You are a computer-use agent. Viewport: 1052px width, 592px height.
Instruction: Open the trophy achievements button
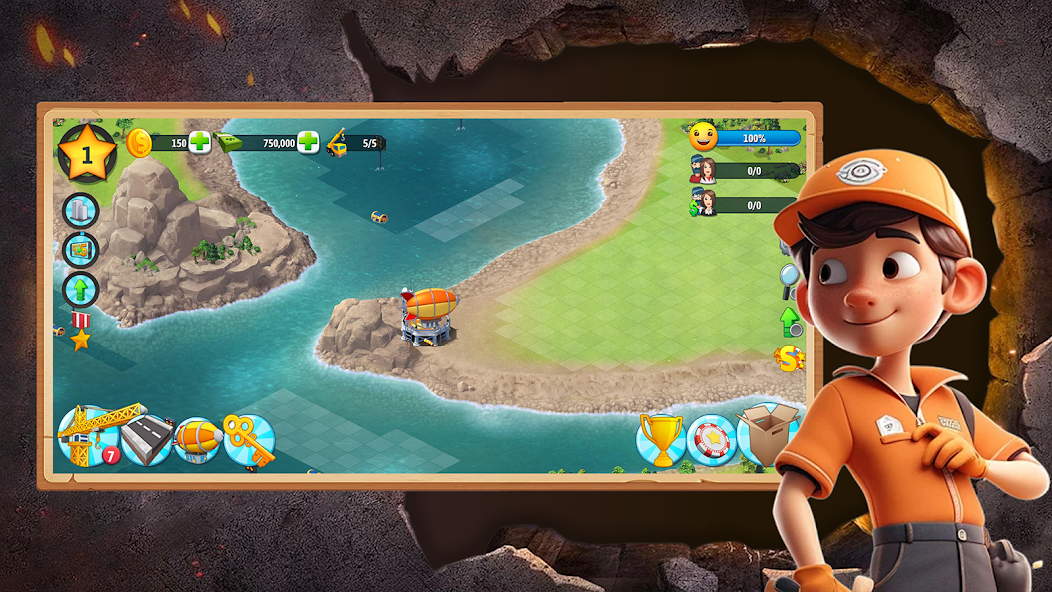(x=661, y=440)
